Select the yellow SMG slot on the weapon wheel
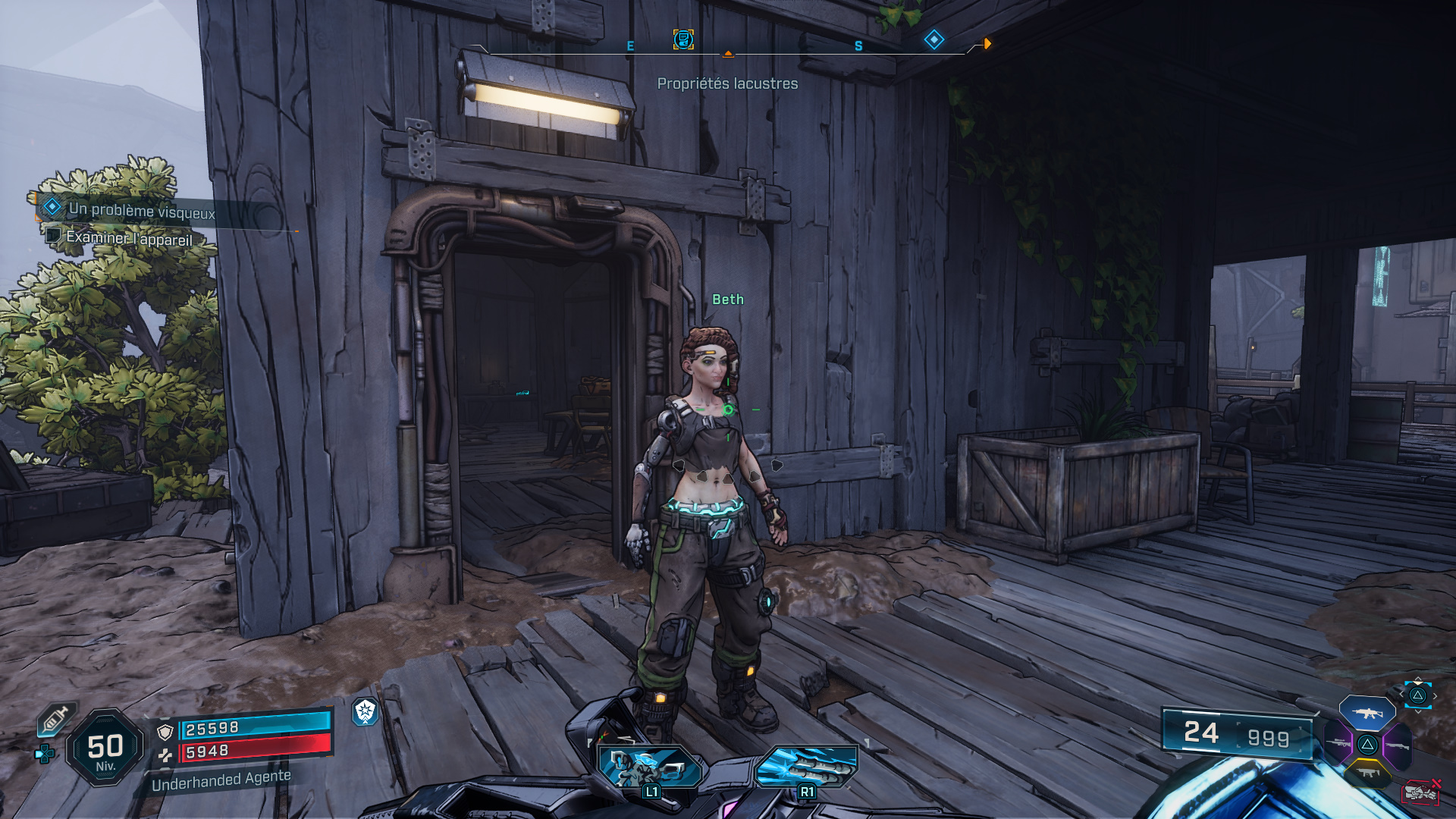Screen dimensions: 1456x819 click(x=1368, y=773)
